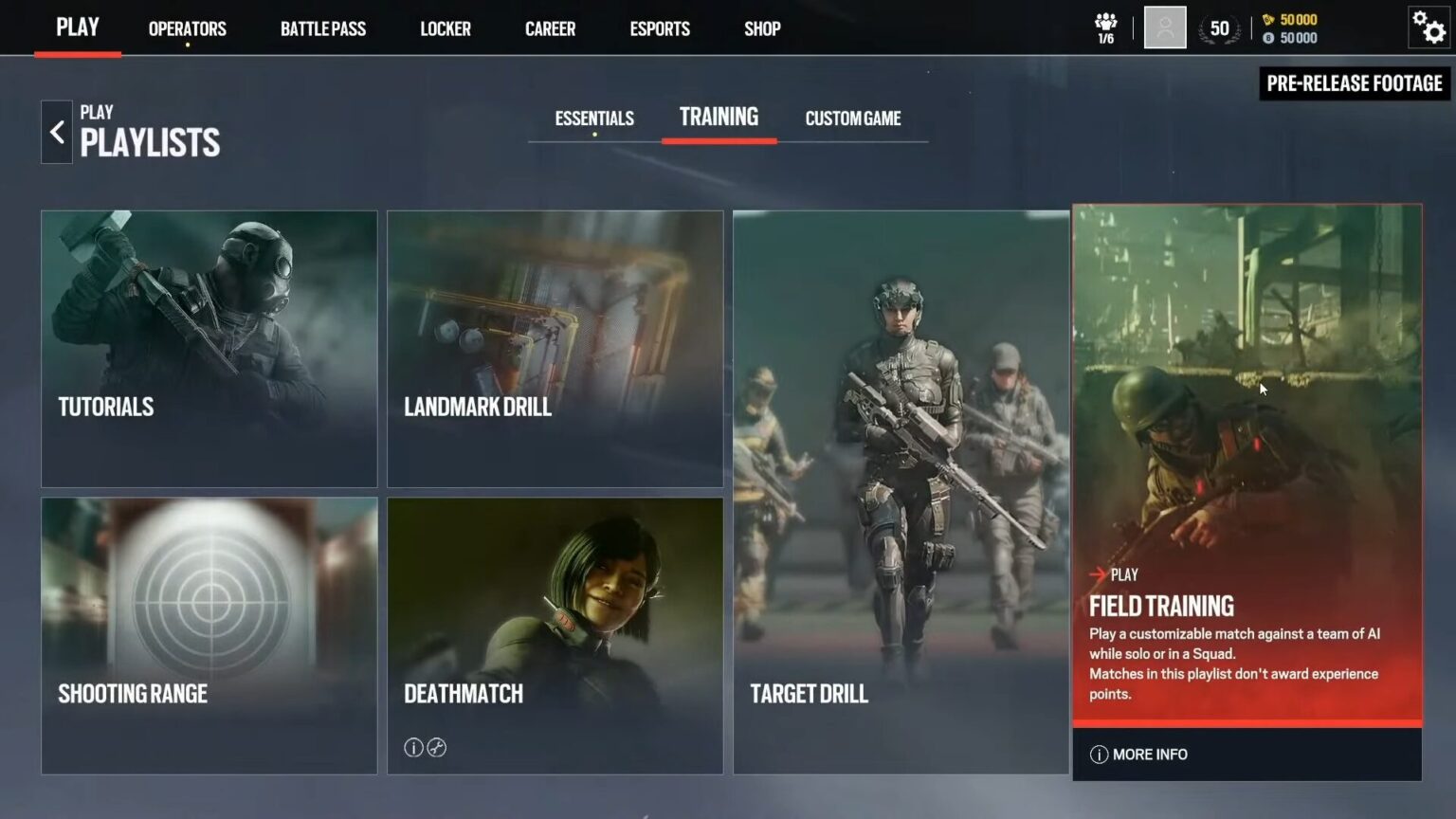Click the More Info circle icon on Field Training
The width and height of the screenshot is (1456, 819).
pos(1099,754)
